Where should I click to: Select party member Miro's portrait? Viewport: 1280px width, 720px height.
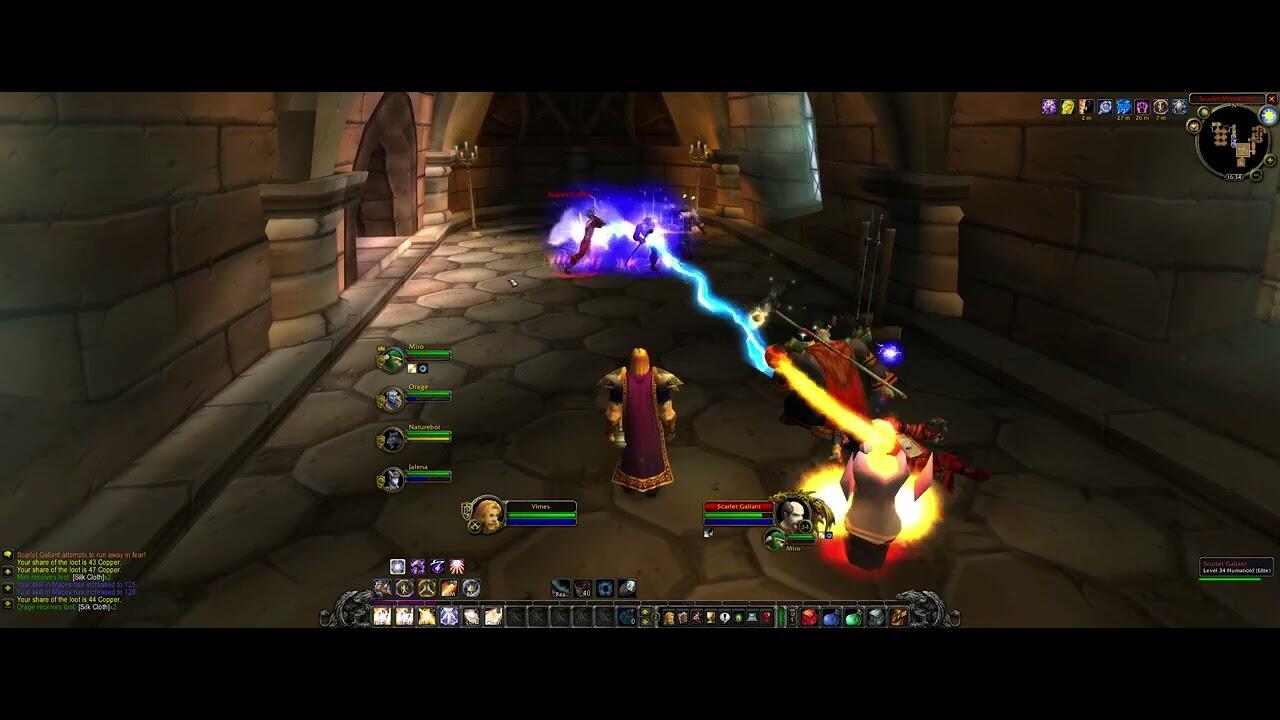(x=390, y=360)
